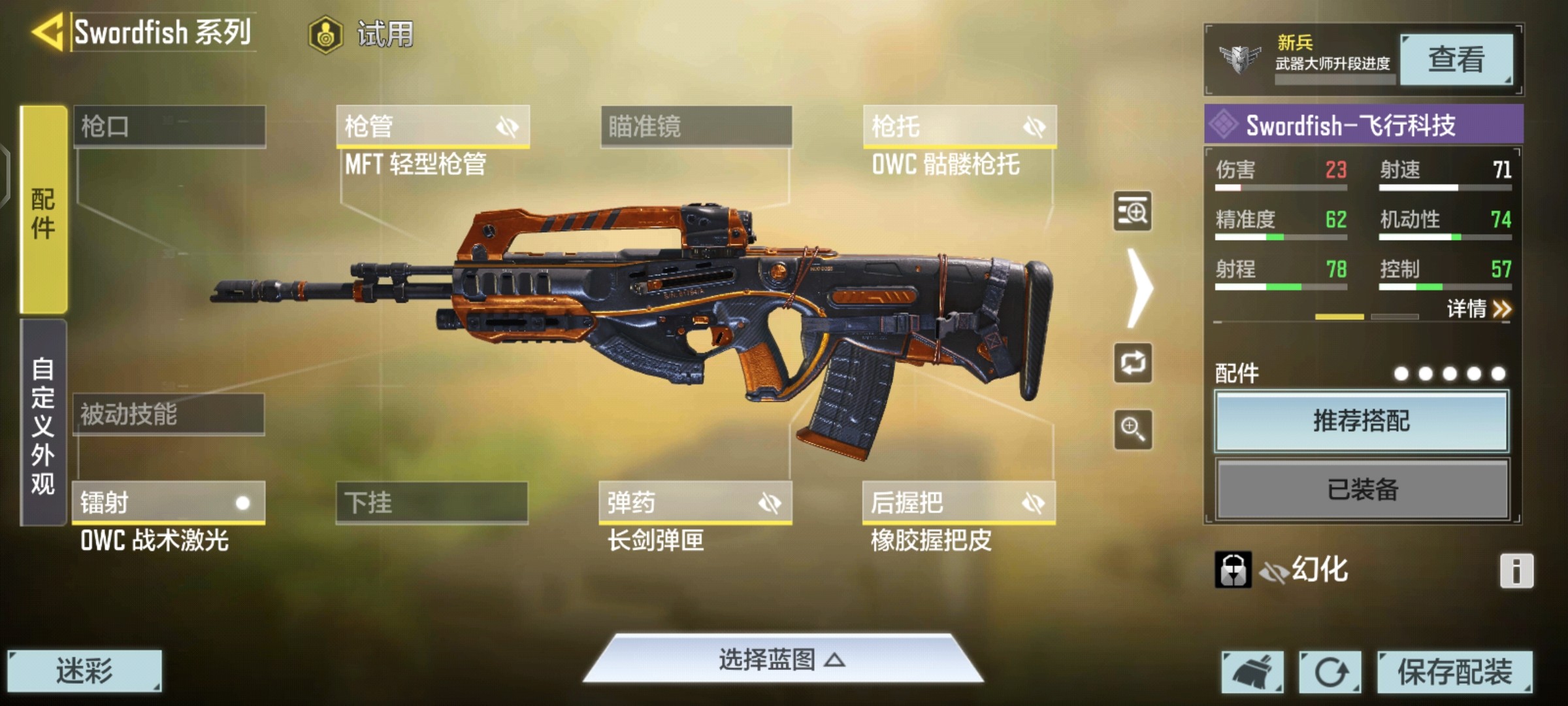Switch to the 配件 attachments tab
The width and height of the screenshot is (1568, 706).
[43, 210]
